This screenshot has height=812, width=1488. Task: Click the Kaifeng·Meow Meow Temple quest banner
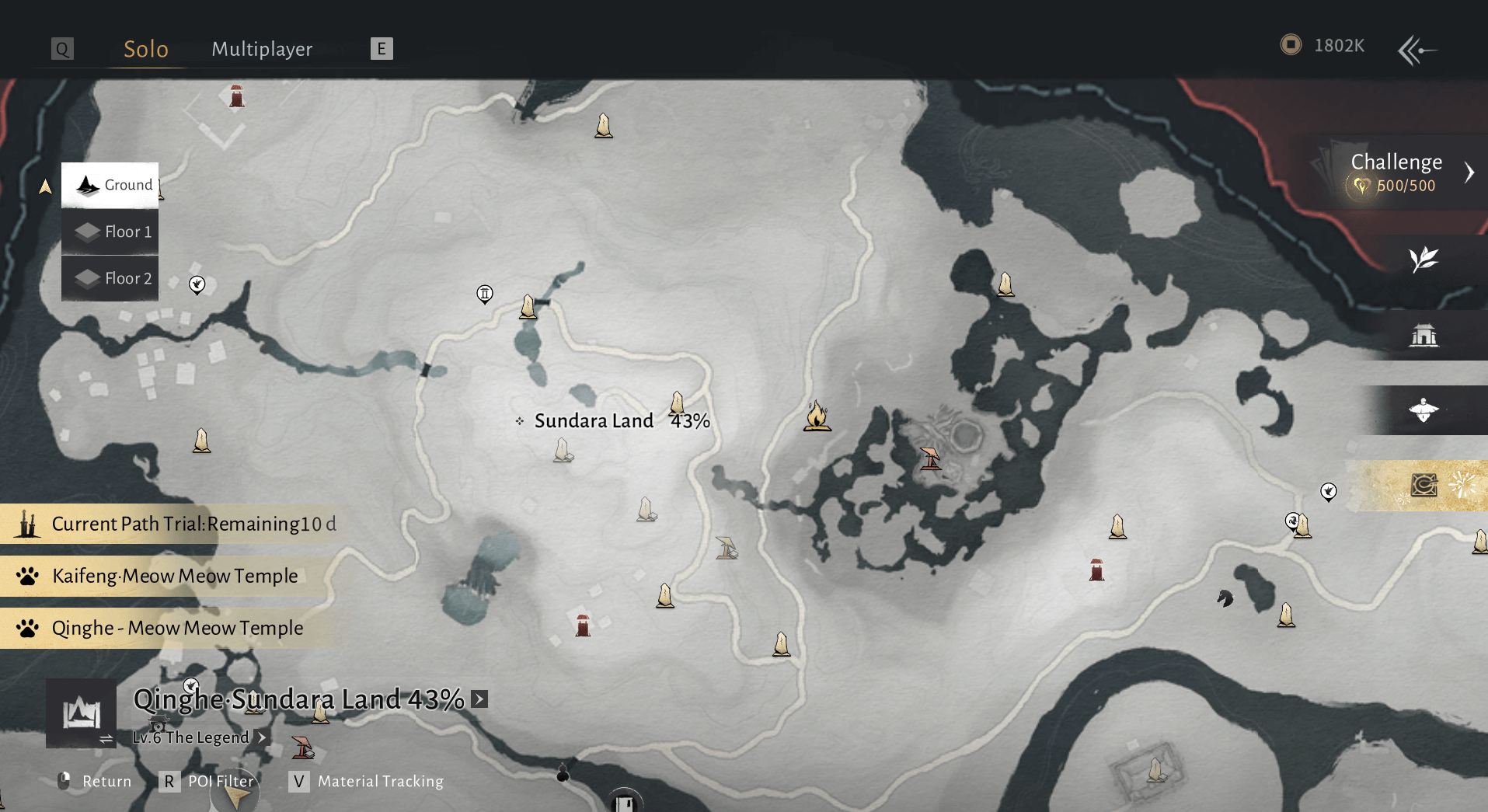(174, 576)
